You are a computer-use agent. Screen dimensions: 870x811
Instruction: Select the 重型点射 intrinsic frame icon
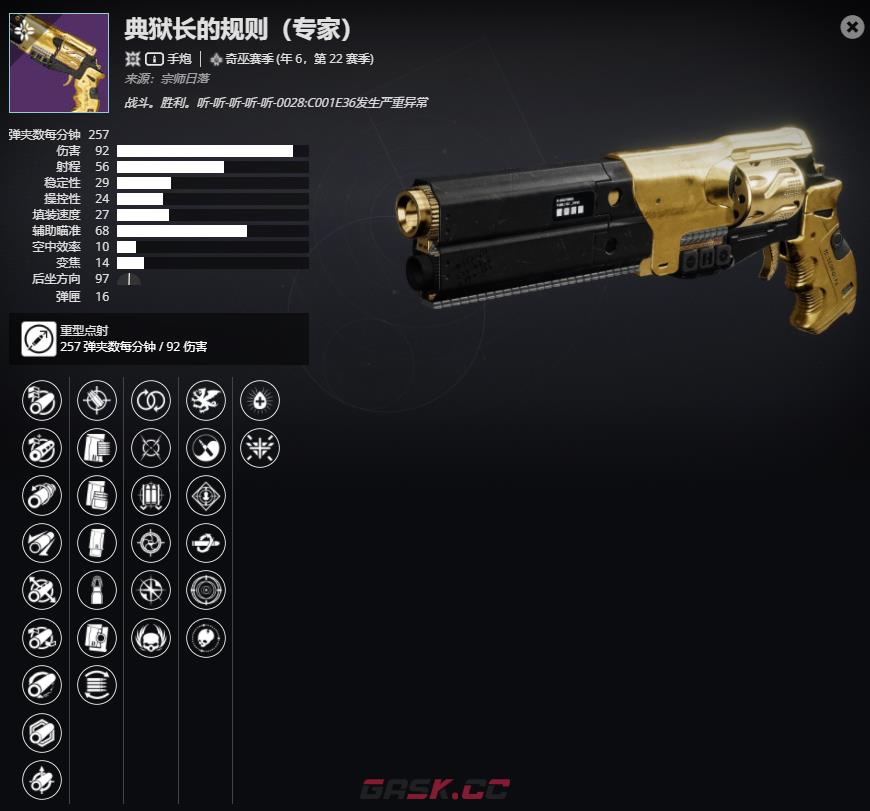pyautogui.click(x=39, y=339)
